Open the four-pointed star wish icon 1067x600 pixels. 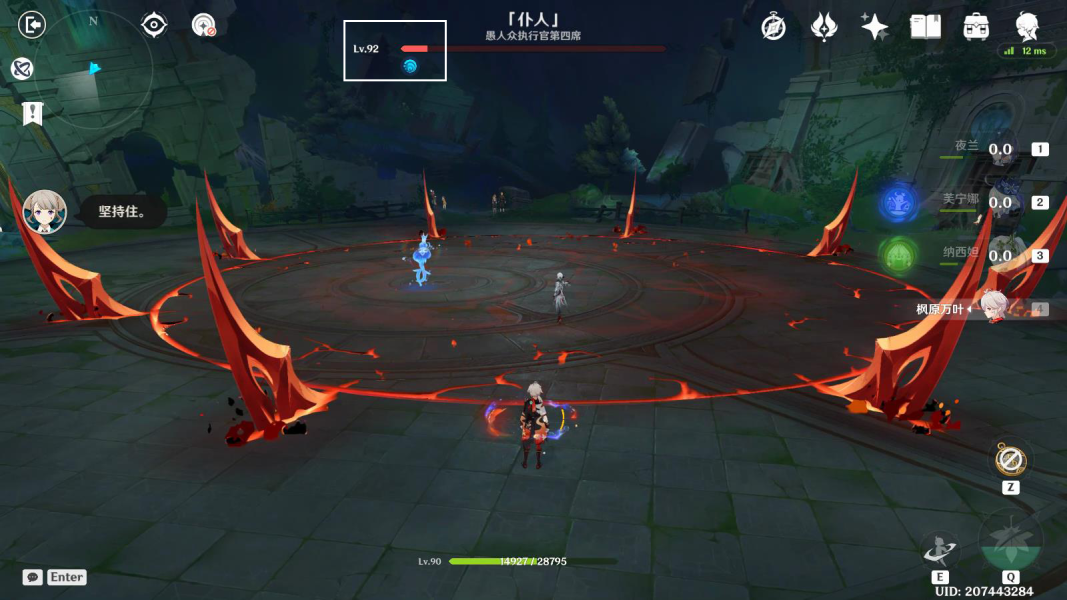point(874,27)
